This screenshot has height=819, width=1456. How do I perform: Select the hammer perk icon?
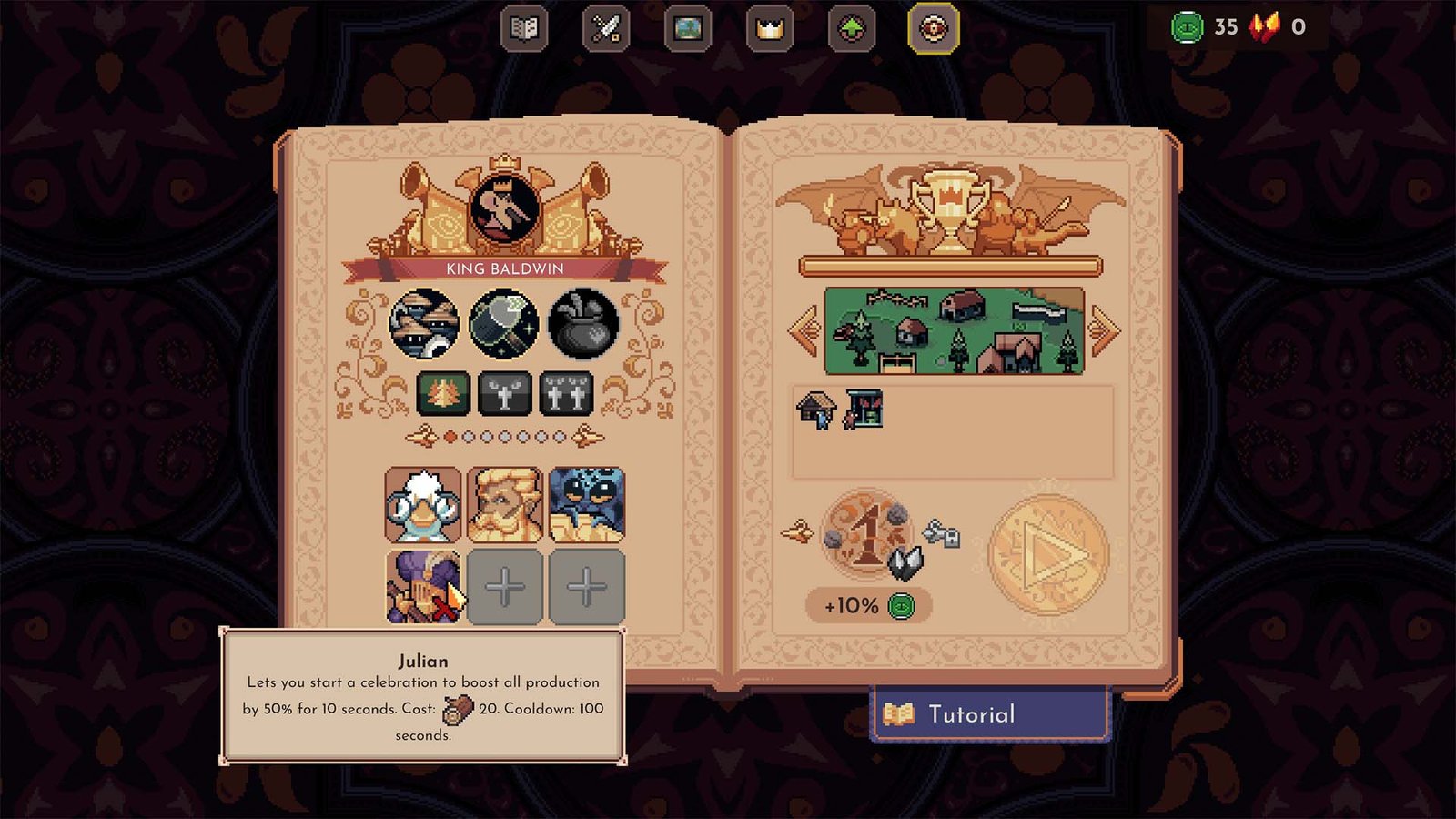tap(504, 323)
